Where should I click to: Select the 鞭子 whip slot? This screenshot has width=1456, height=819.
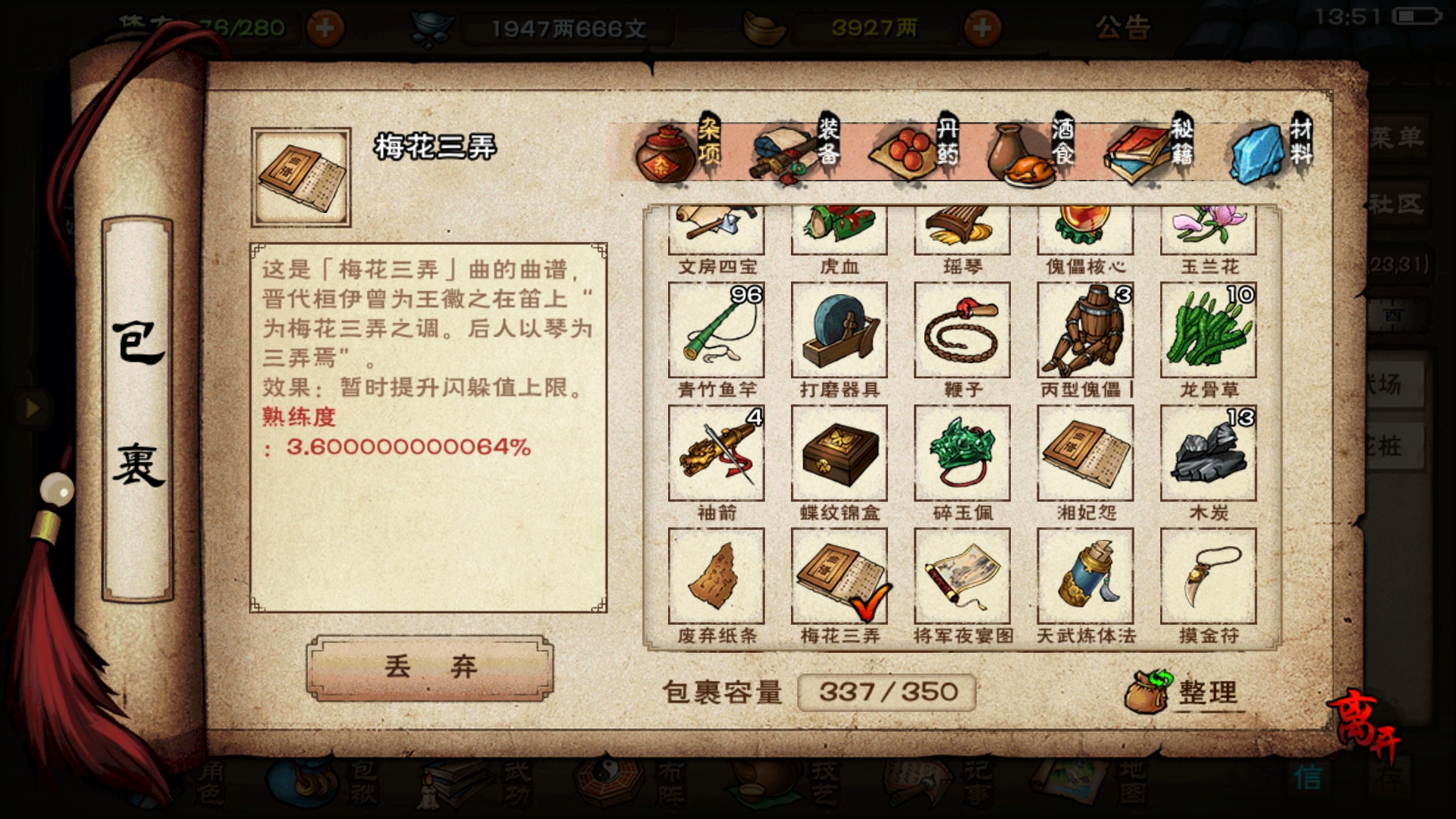(962, 331)
